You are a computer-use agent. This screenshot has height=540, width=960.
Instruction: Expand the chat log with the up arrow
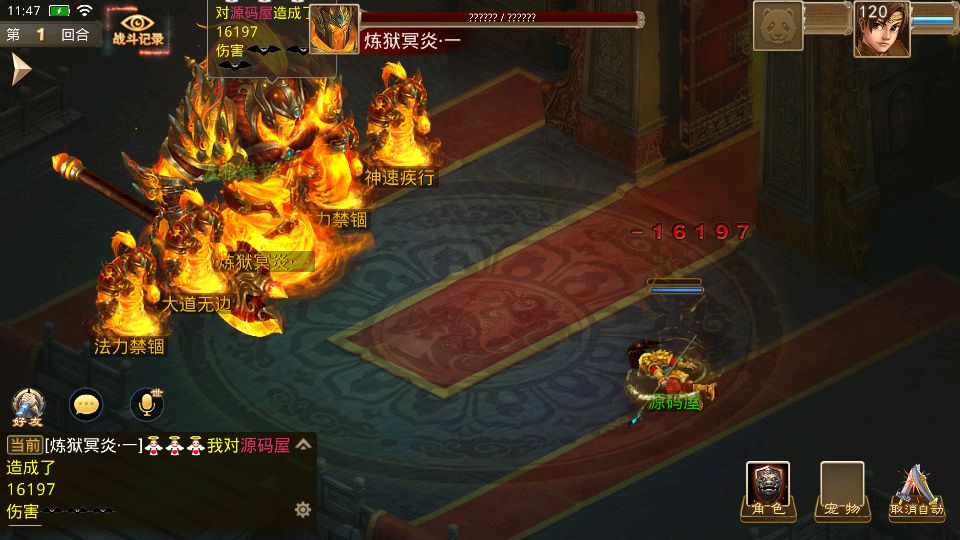tap(304, 445)
